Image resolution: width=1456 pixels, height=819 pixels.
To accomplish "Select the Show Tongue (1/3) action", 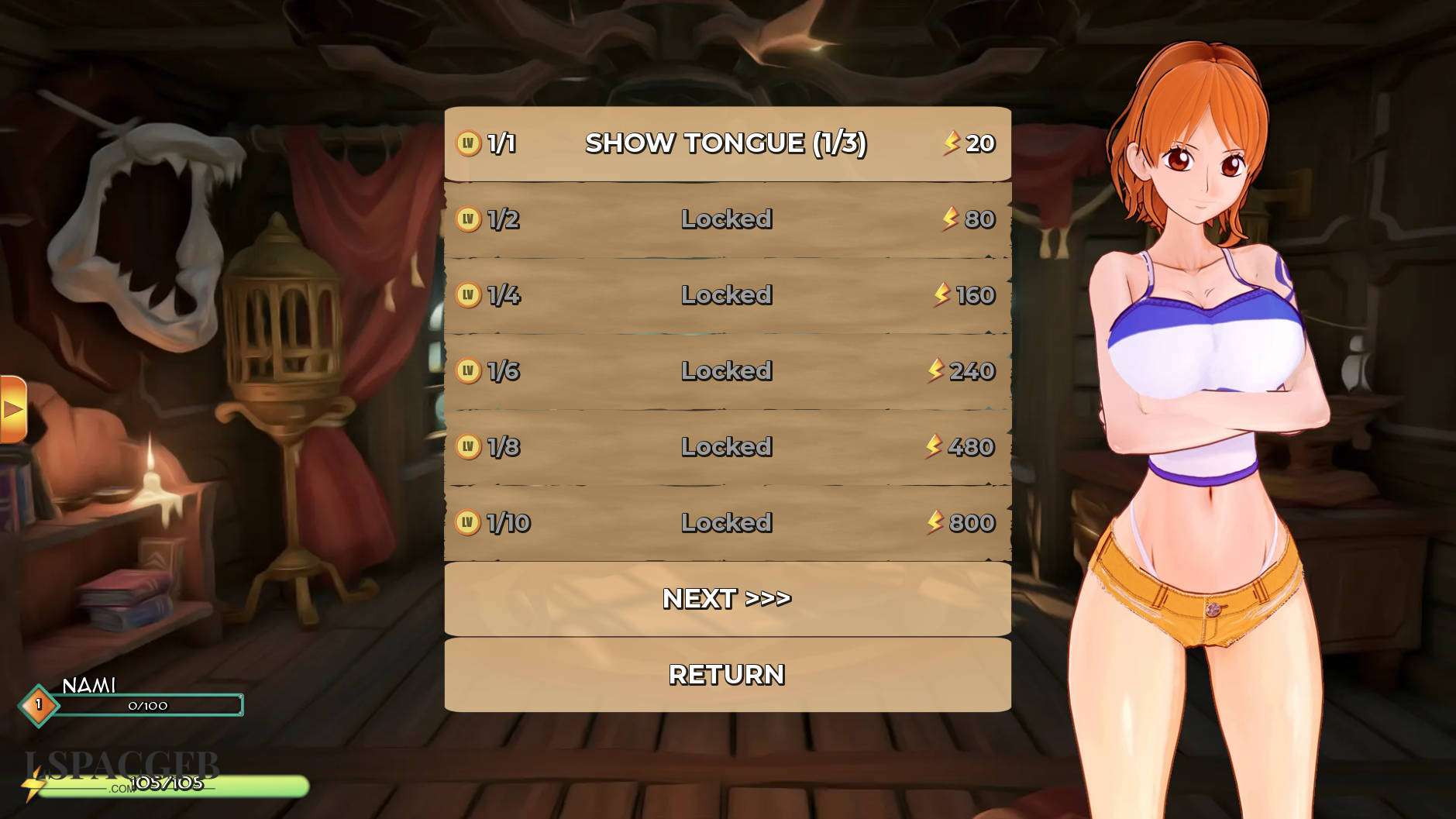I will click(727, 143).
